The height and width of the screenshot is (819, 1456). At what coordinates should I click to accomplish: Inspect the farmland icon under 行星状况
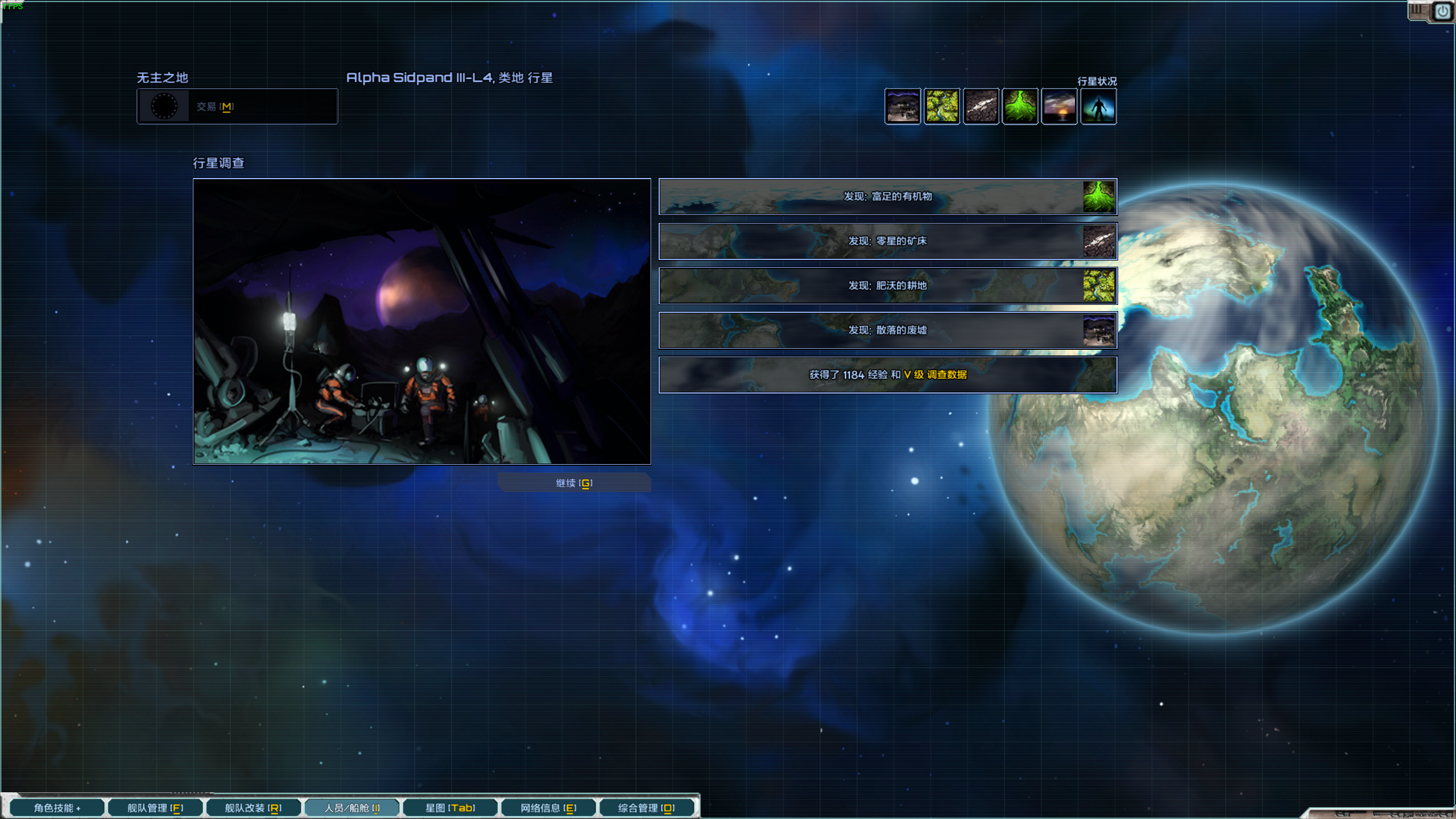[x=942, y=106]
